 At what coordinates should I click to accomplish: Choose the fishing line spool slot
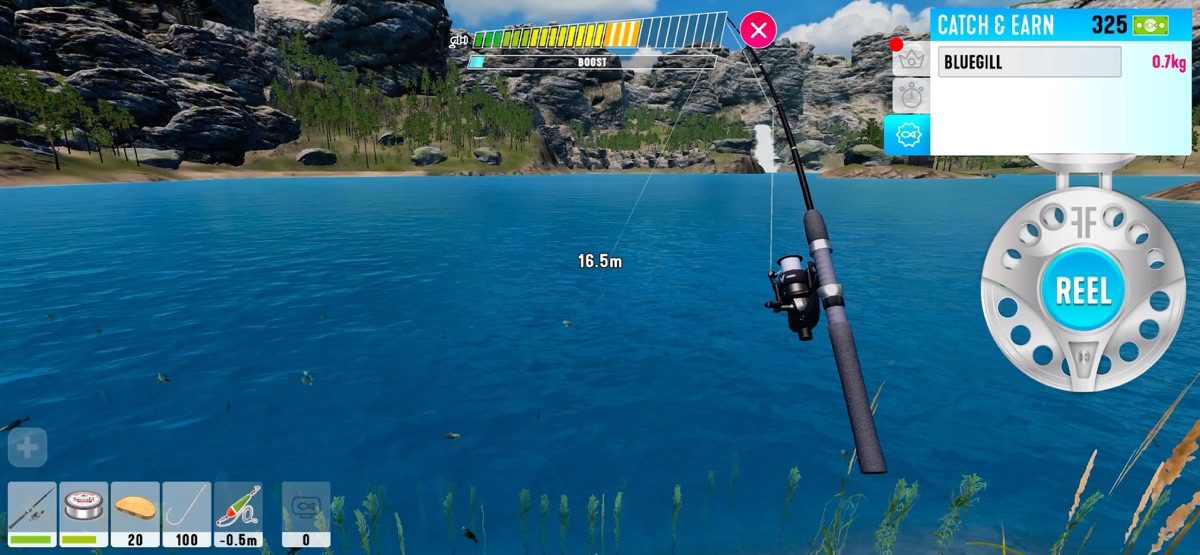point(83,513)
